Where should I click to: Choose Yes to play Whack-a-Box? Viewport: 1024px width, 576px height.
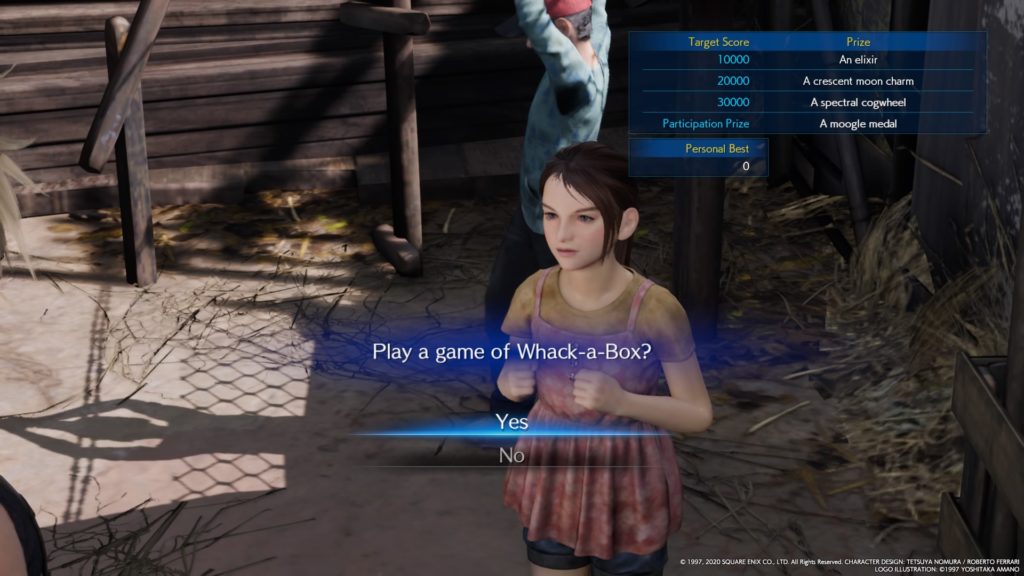(x=512, y=422)
